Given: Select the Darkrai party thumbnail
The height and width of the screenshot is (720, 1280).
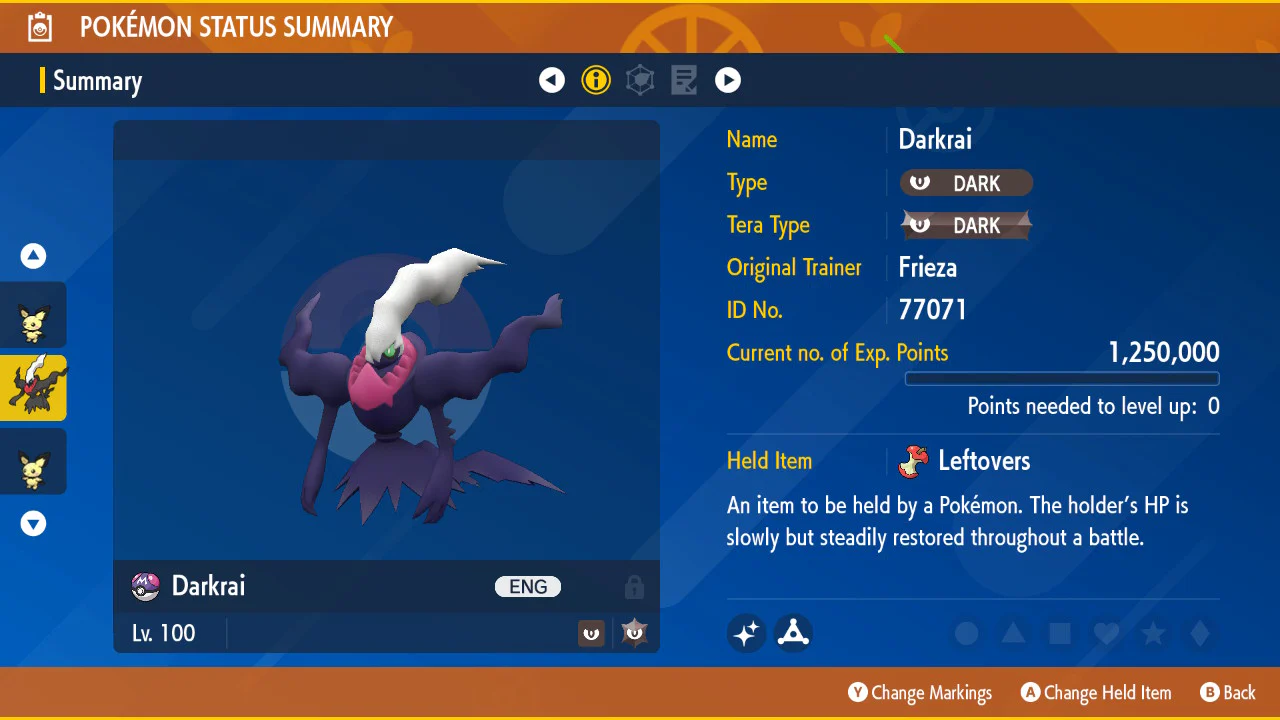Looking at the screenshot, I should (x=33, y=388).
